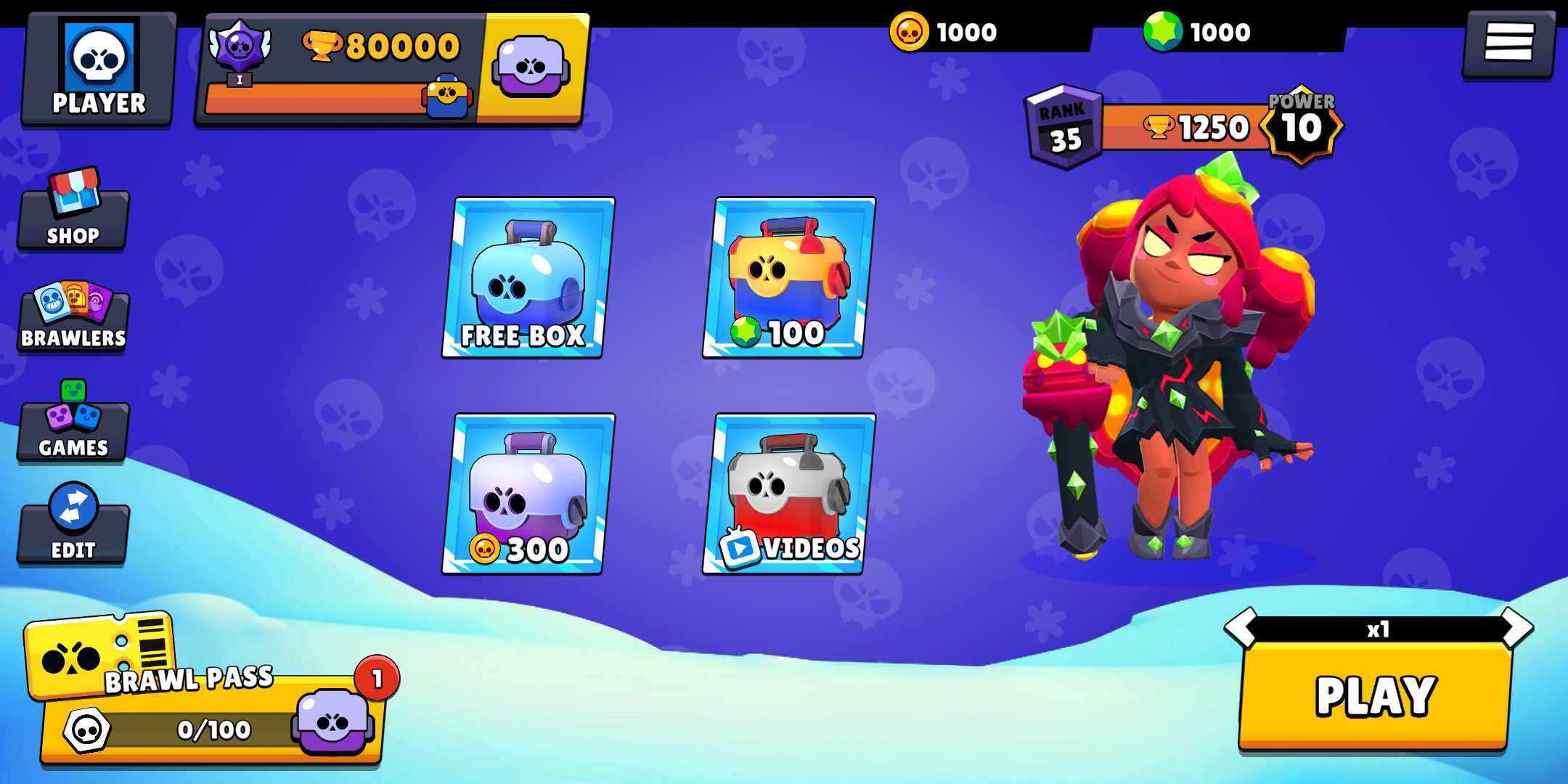
Task: Start a match with Play
Action: pyautogui.click(x=1374, y=695)
